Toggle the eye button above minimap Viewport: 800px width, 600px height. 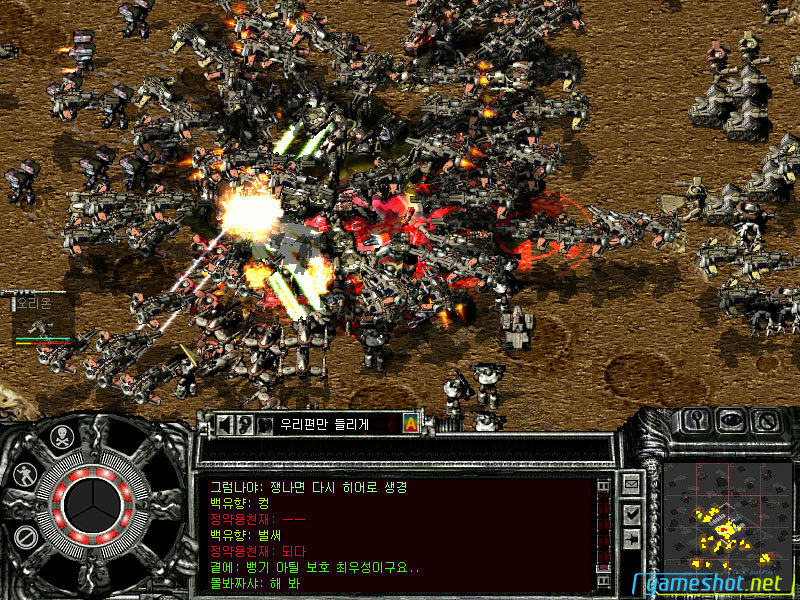click(x=731, y=420)
